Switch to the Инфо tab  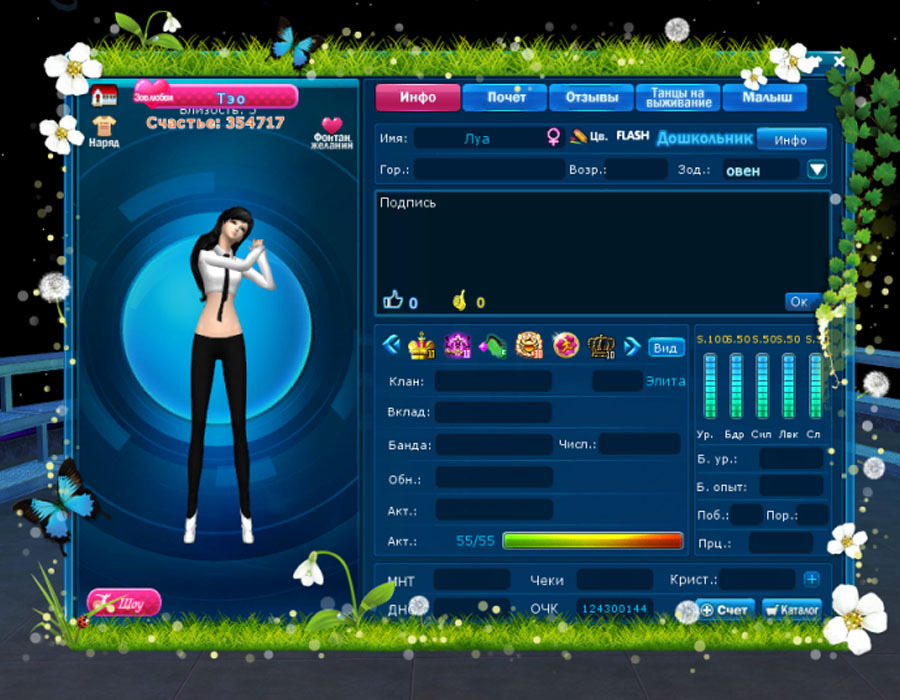pyautogui.click(x=418, y=97)
